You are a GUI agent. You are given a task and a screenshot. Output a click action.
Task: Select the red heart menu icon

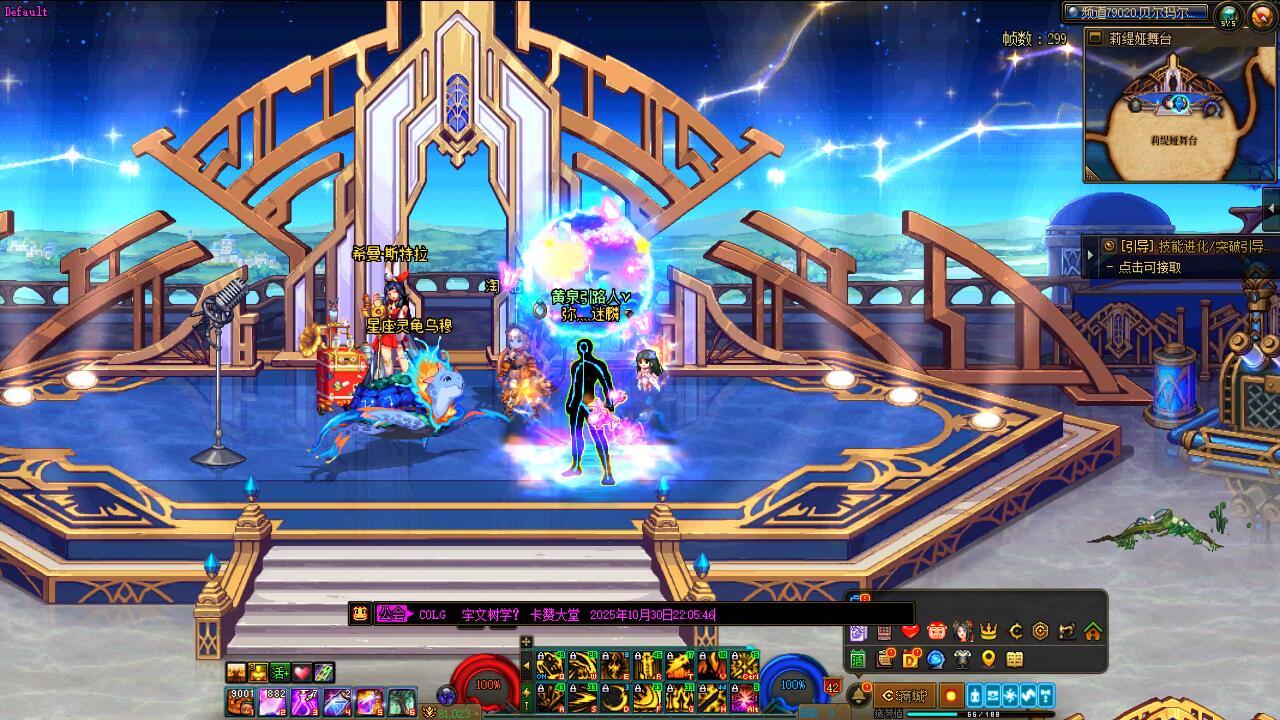(909, 631)
